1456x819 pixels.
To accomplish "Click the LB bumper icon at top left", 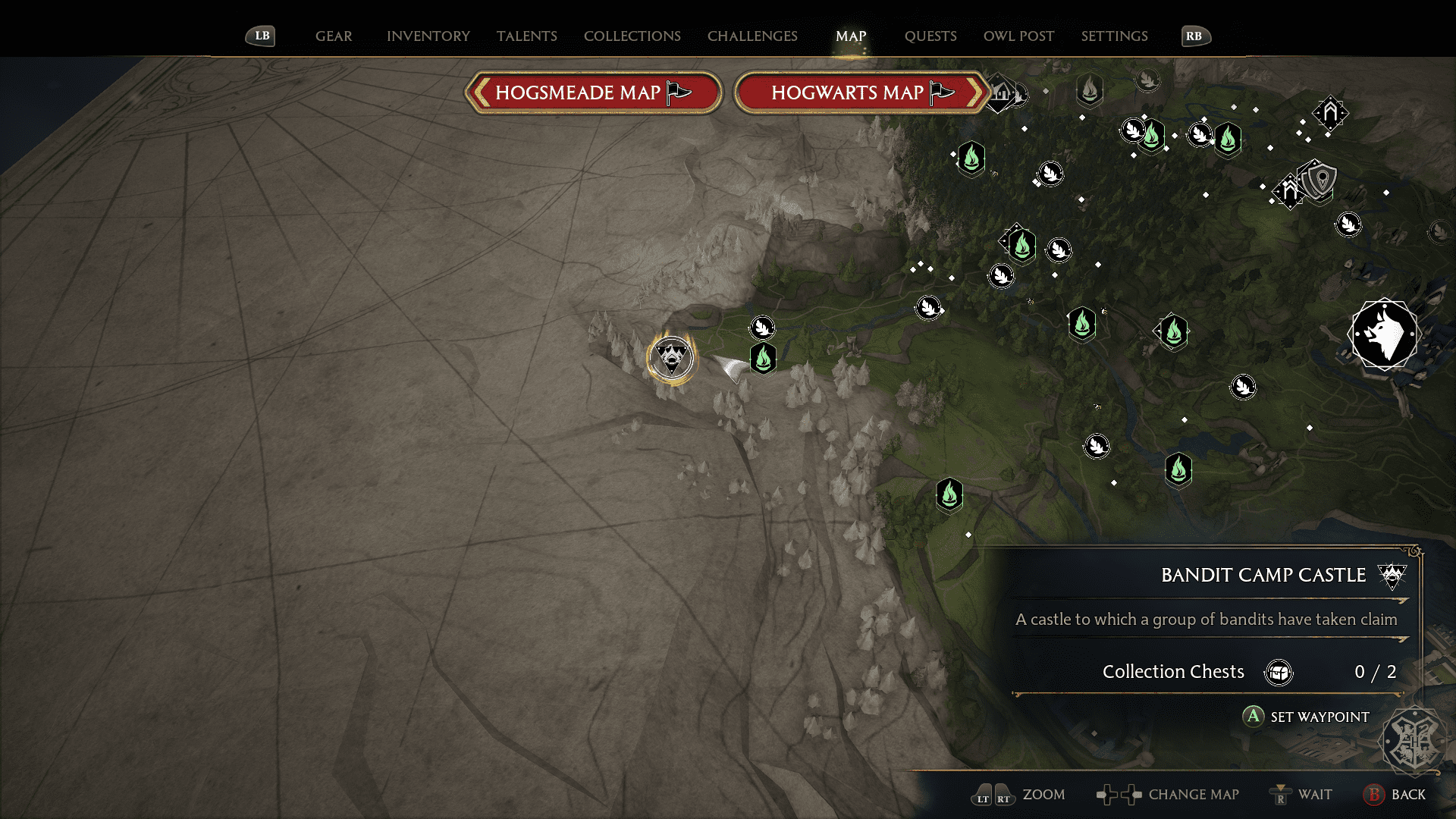I will [260, 35].
